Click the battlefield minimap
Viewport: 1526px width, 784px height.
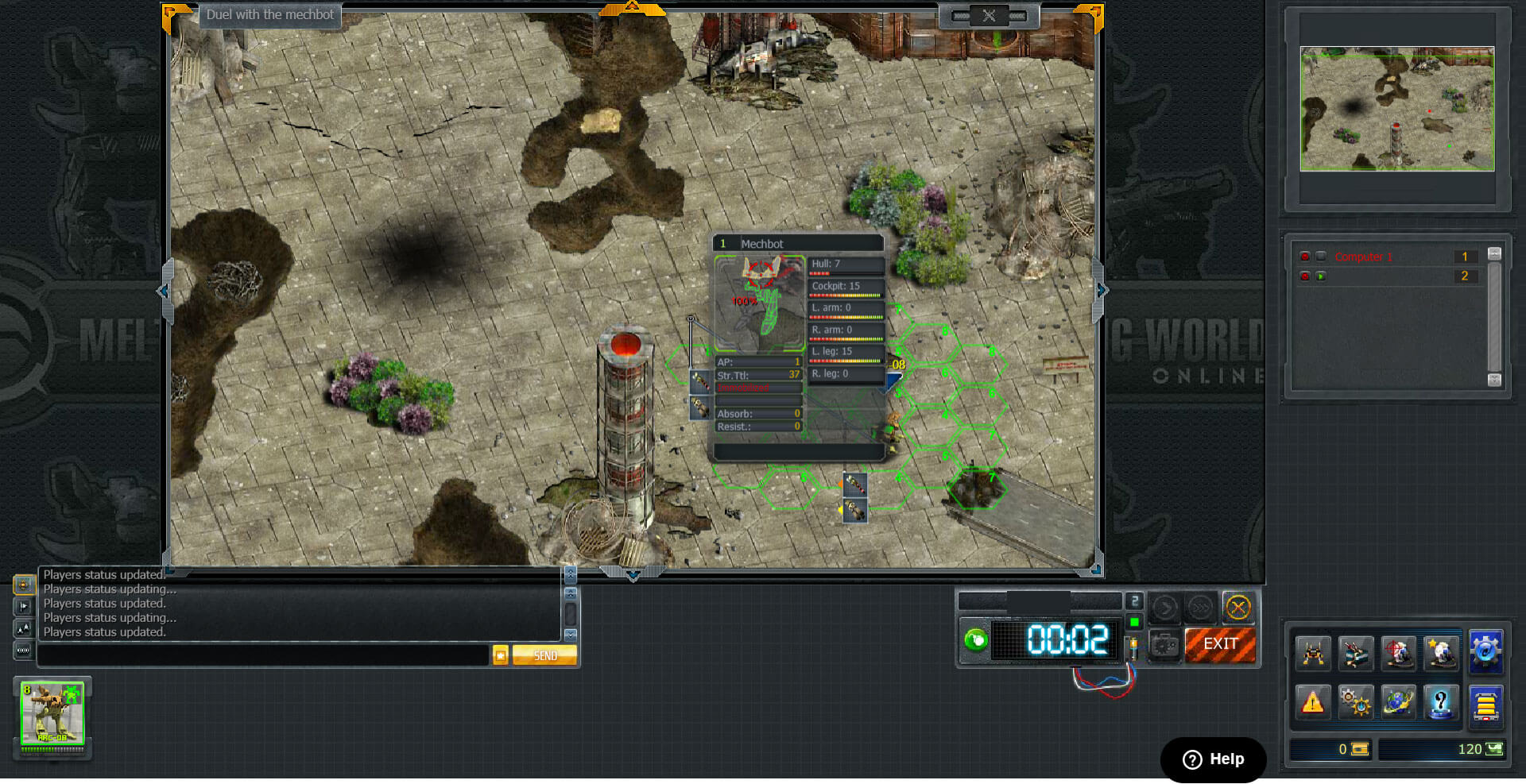coord(1396,109)
